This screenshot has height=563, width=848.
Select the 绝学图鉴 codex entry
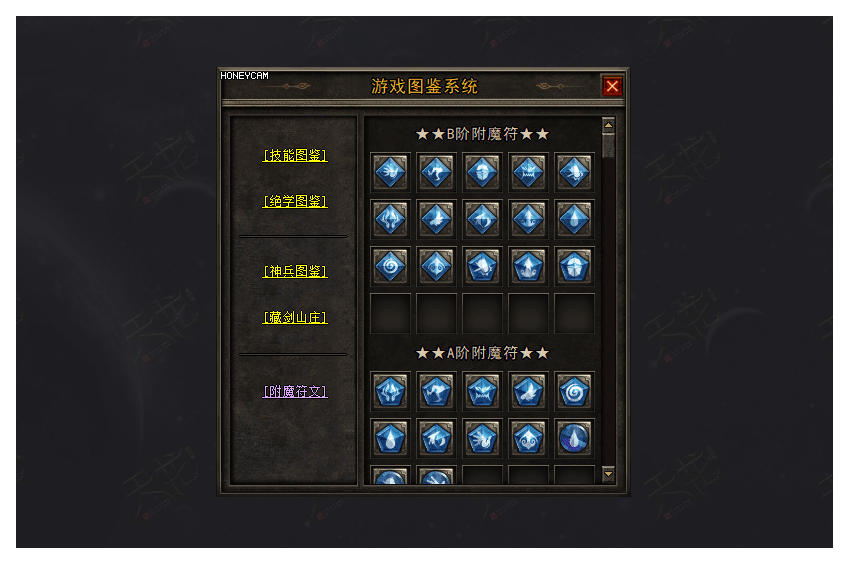click(295, 201)
